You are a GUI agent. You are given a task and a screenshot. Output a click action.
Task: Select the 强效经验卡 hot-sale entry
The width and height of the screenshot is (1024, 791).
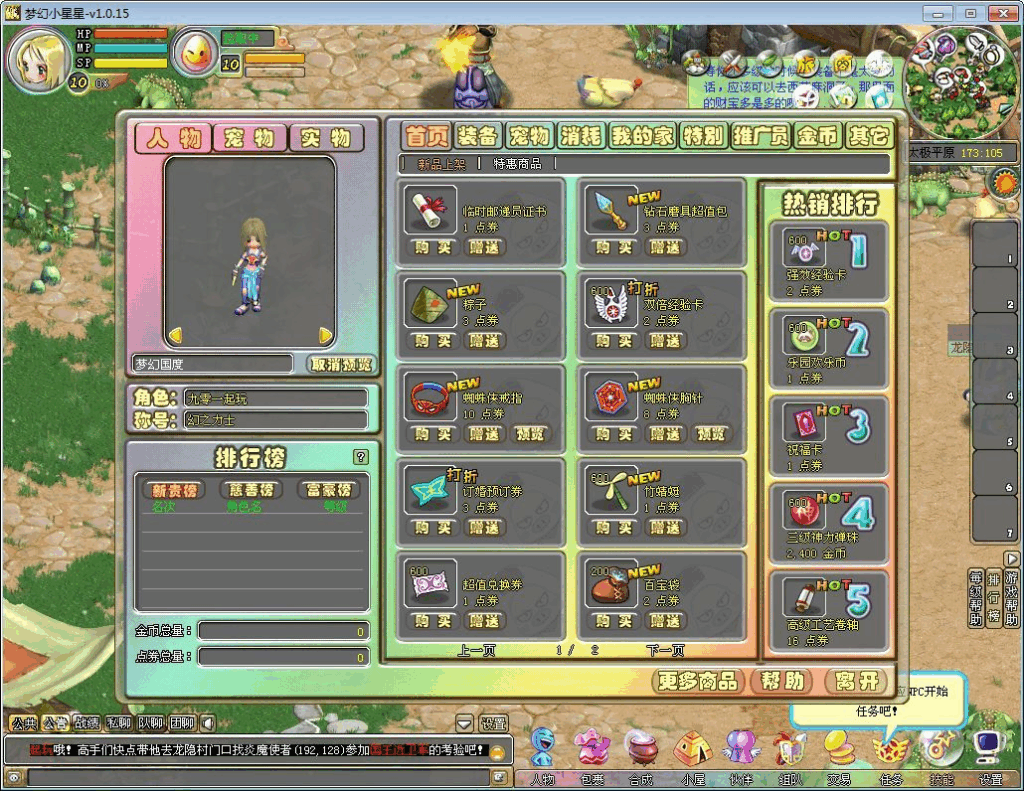pos(828,261)
